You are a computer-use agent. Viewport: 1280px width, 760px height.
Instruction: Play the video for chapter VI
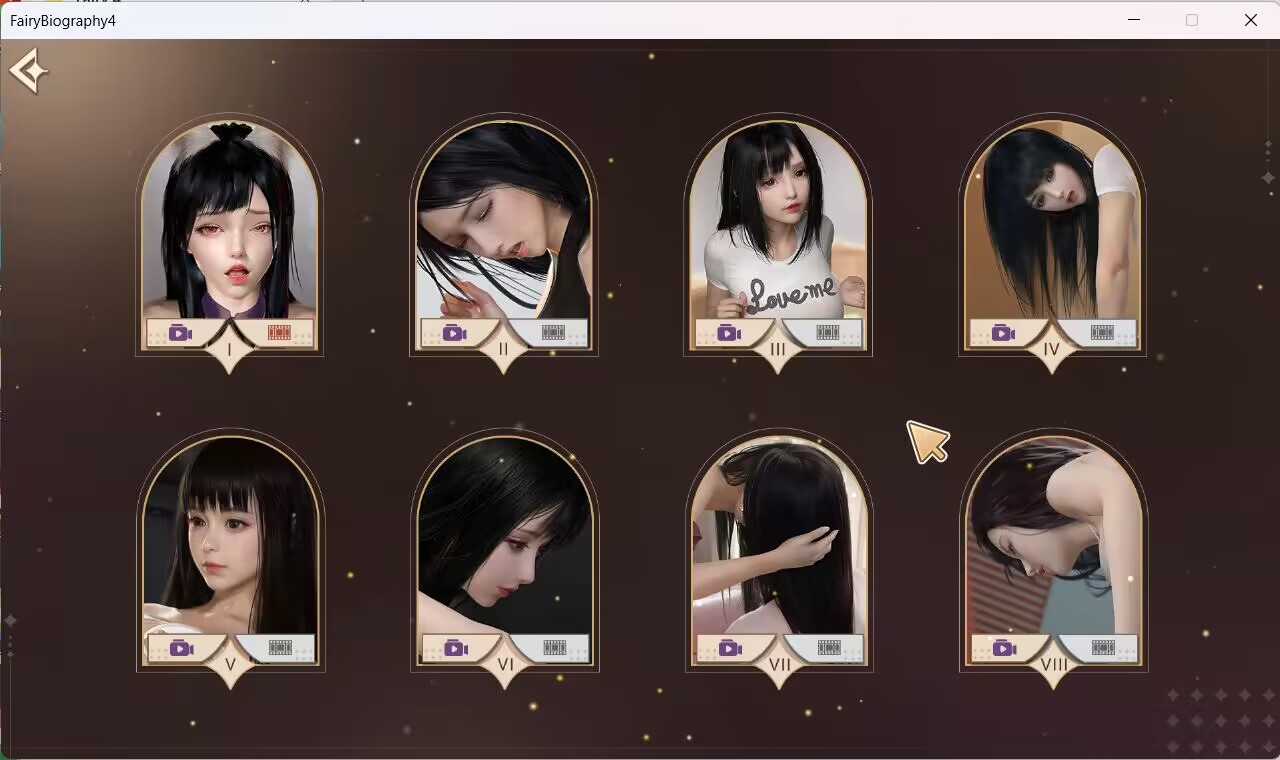455,647
